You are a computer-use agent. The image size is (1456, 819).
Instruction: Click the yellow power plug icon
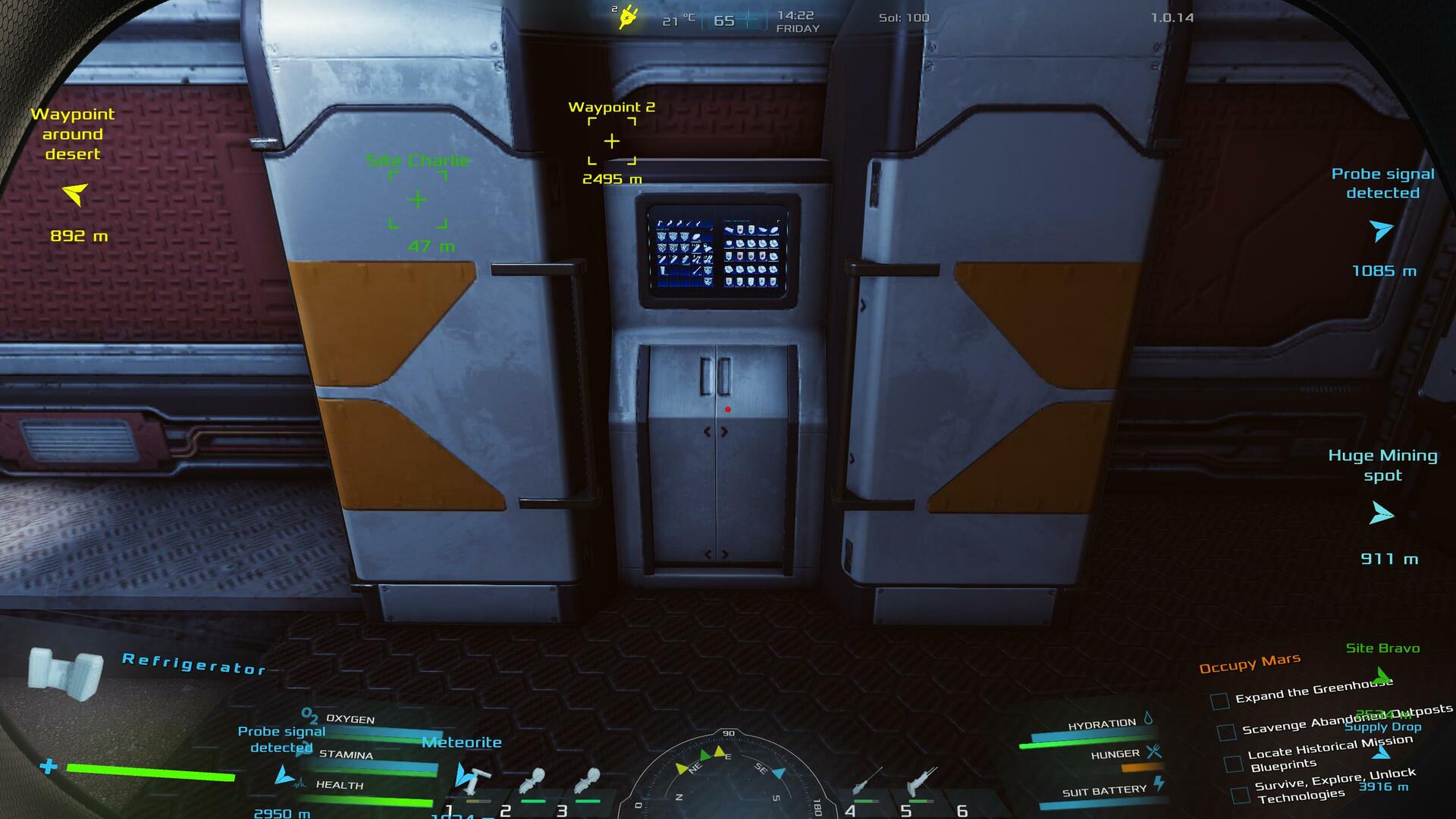coord(628,17)
